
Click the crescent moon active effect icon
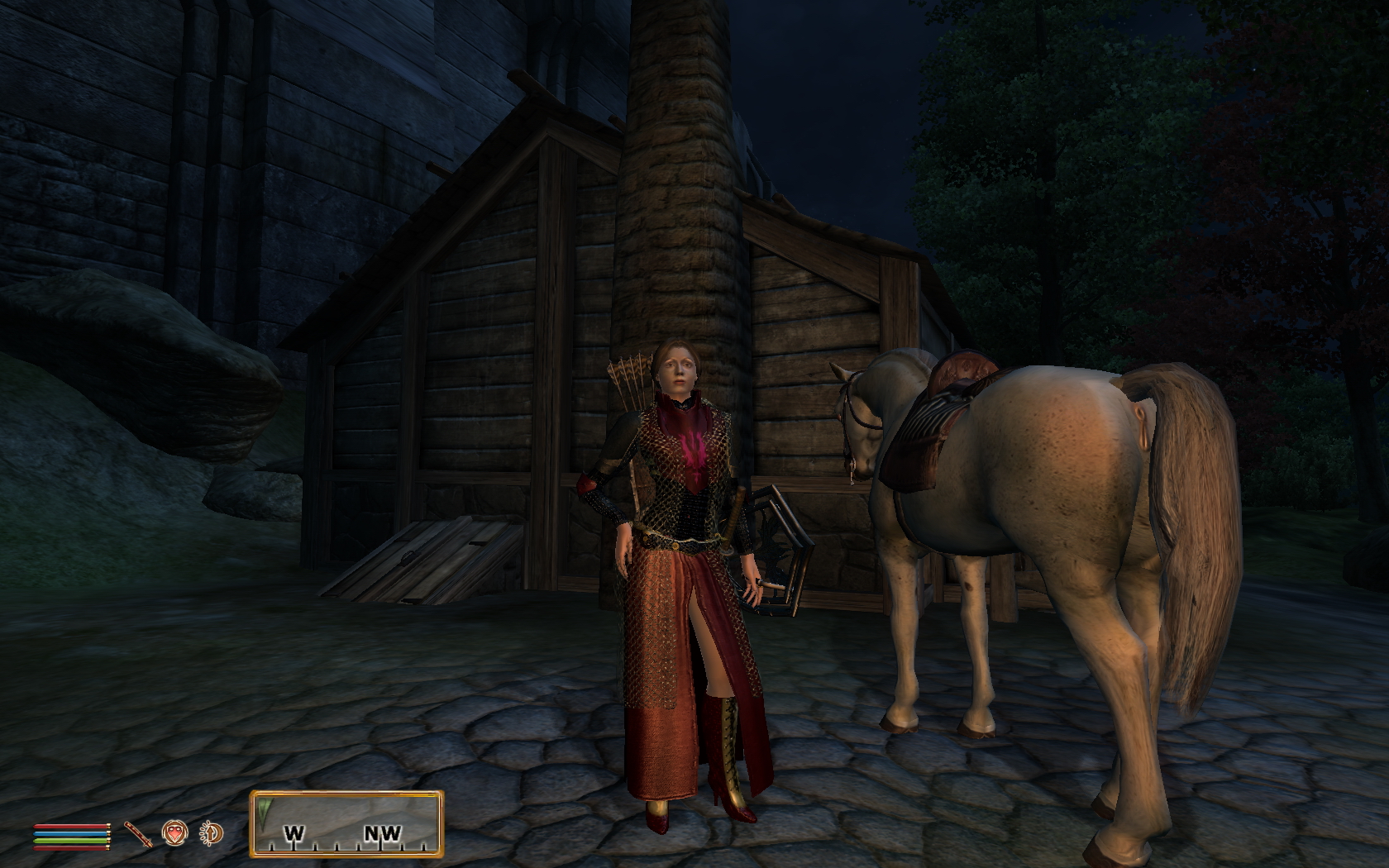click(x=212, y=834)
